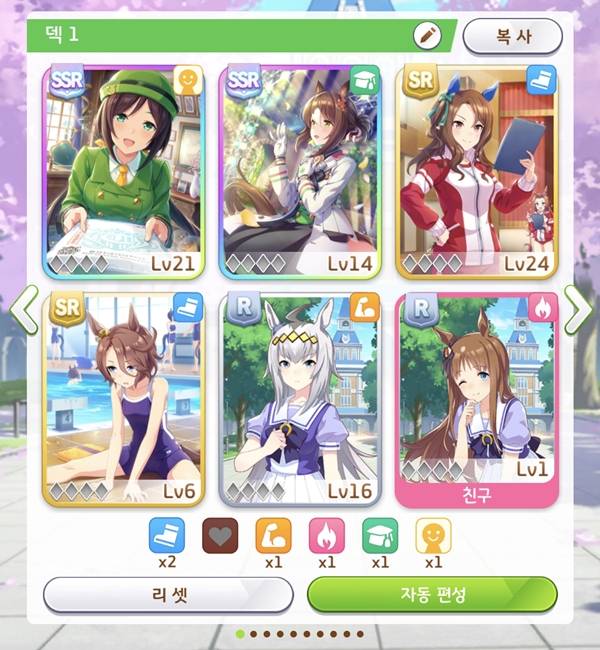Choose the 친구 friend card Lv1
The height and width of the screenshot is (650, 600).
(x=476, y=399)
